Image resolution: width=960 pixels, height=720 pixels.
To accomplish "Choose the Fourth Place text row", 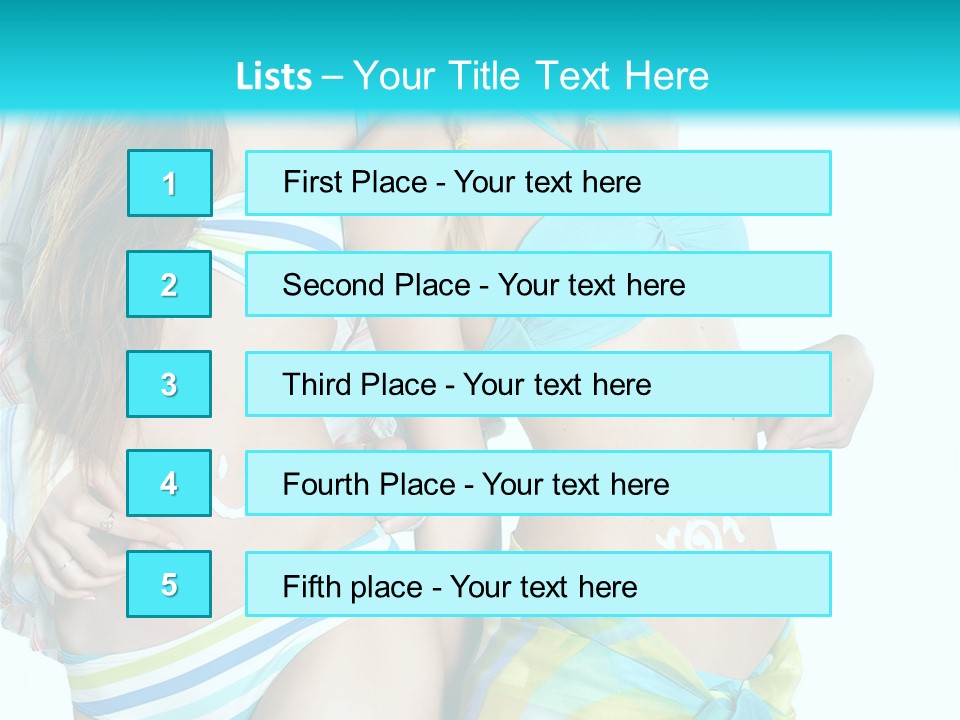I will pos(538,483).
